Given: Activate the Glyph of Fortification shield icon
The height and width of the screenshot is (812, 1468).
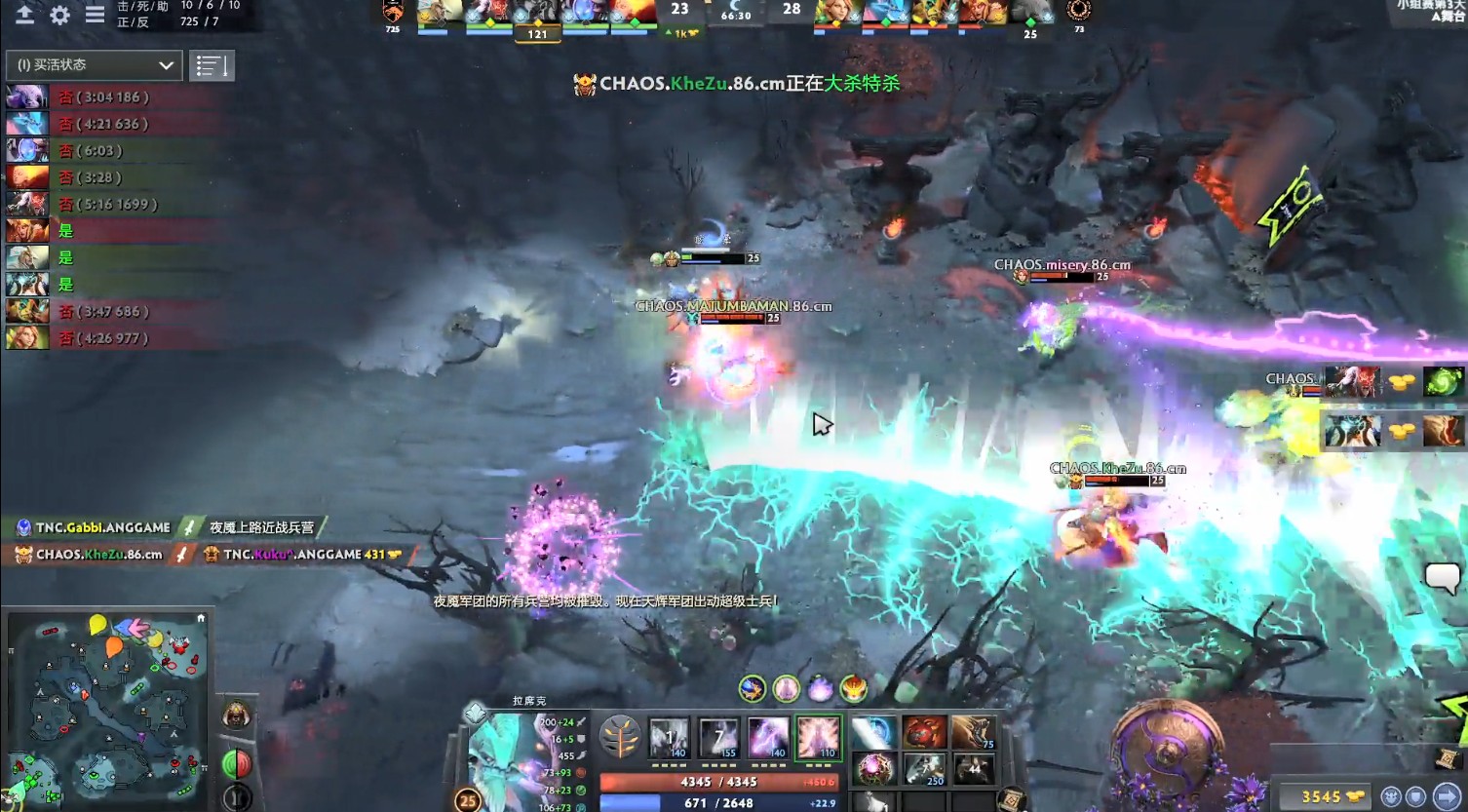Looking at the screenshot, I should (1415, 795).
